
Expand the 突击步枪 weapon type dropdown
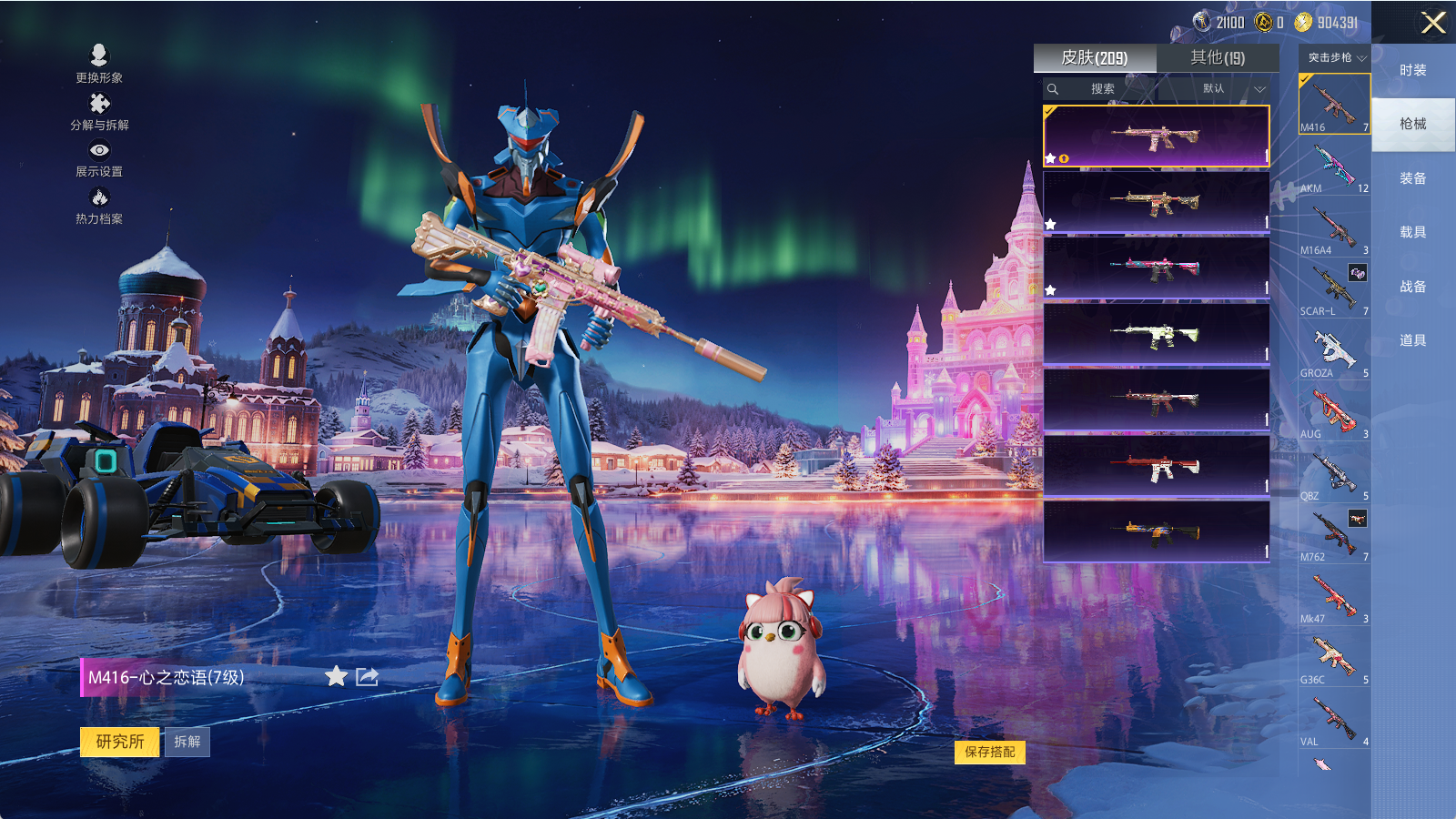click(x=1336, y=57)
